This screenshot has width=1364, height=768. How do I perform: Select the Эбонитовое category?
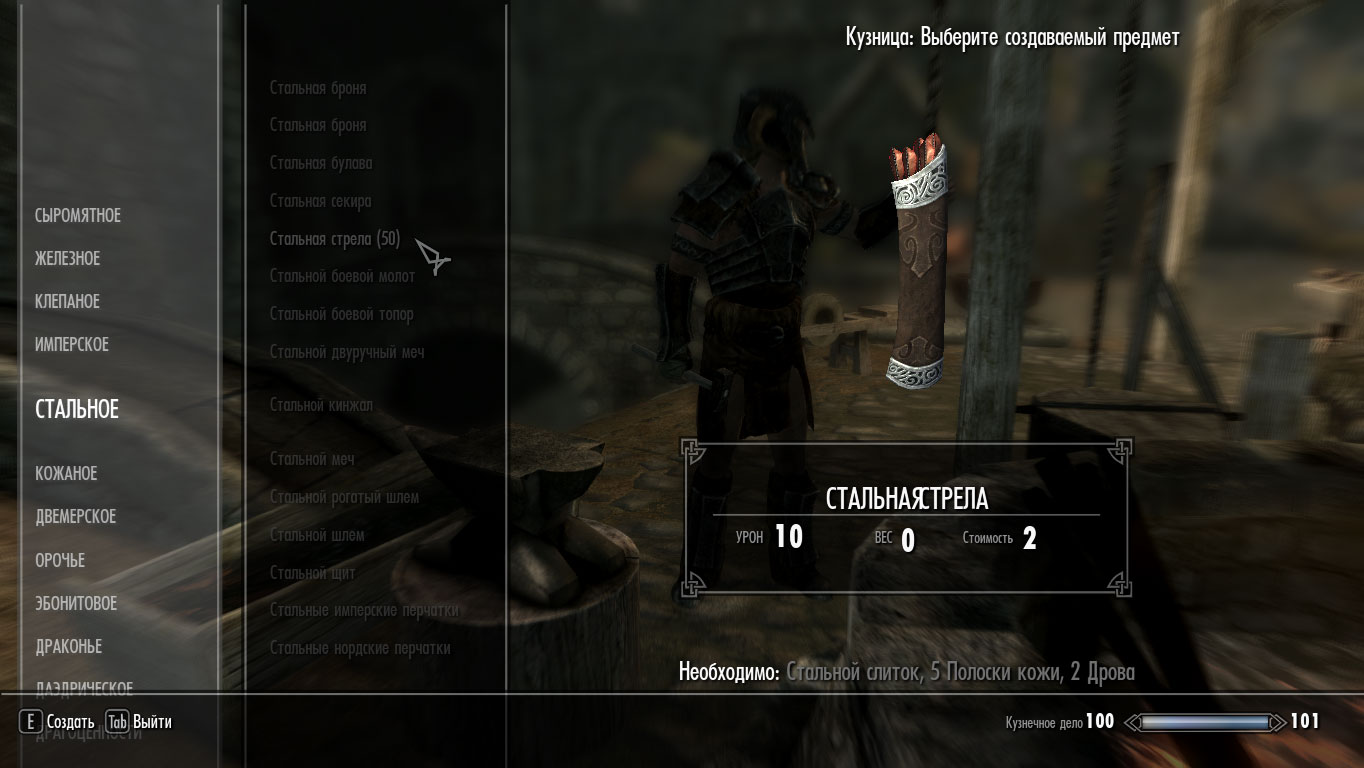(x=76, y=604)
